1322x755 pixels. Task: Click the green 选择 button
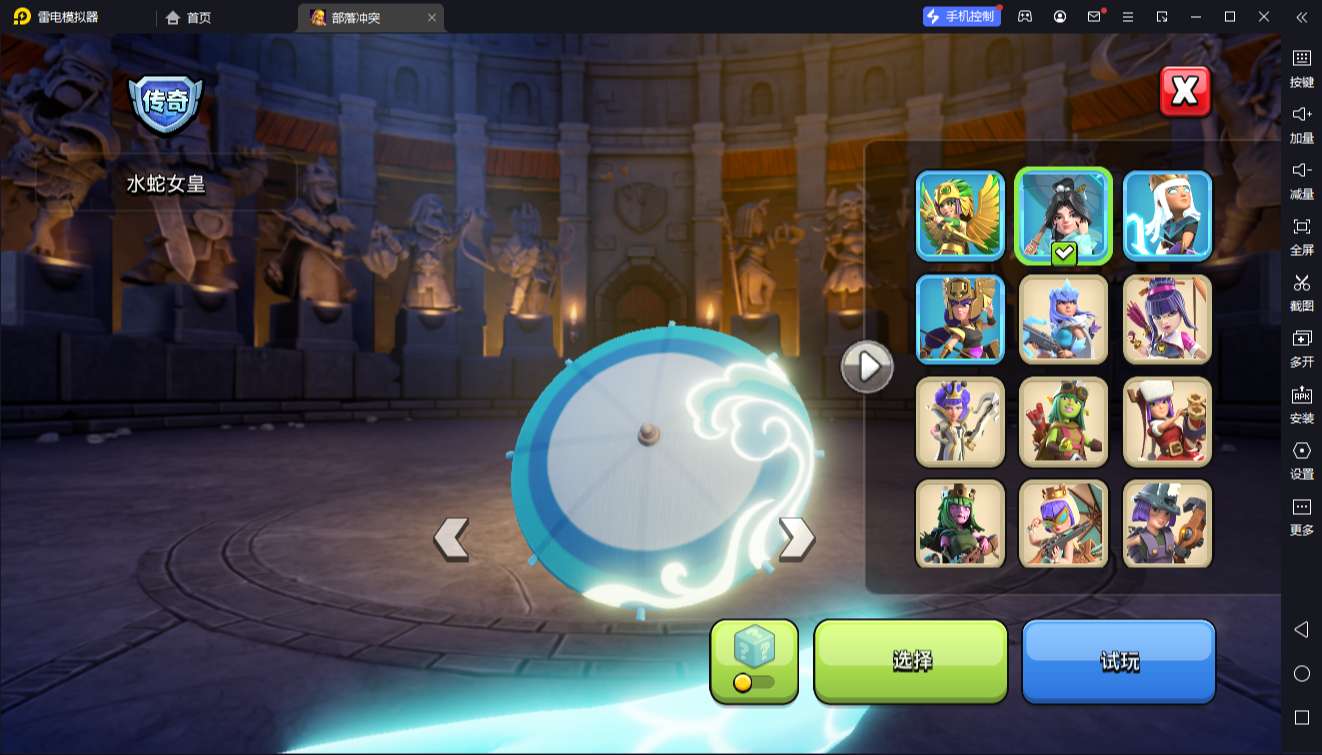[x=911, y=660]
